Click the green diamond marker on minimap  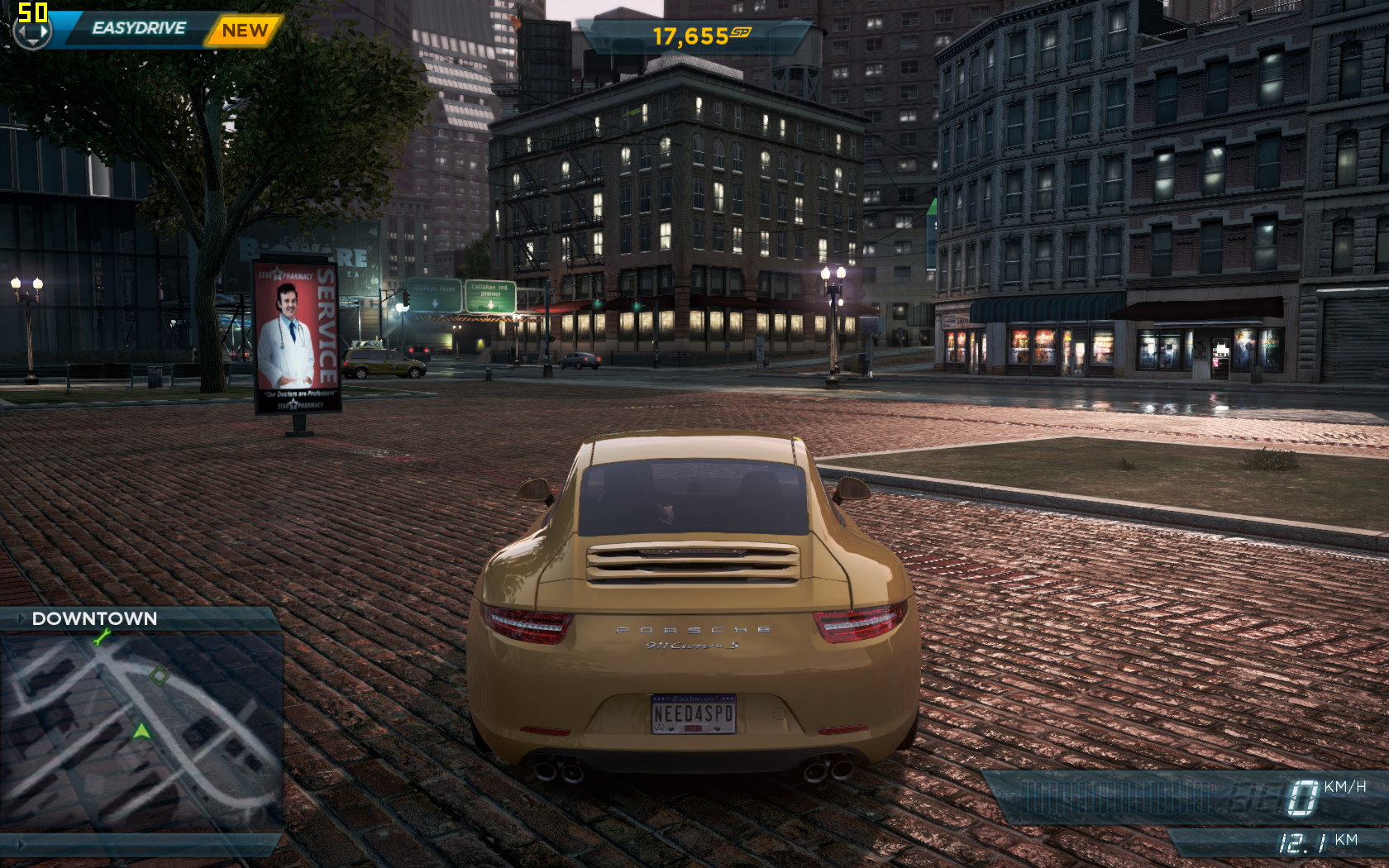(x=159, y=676)
